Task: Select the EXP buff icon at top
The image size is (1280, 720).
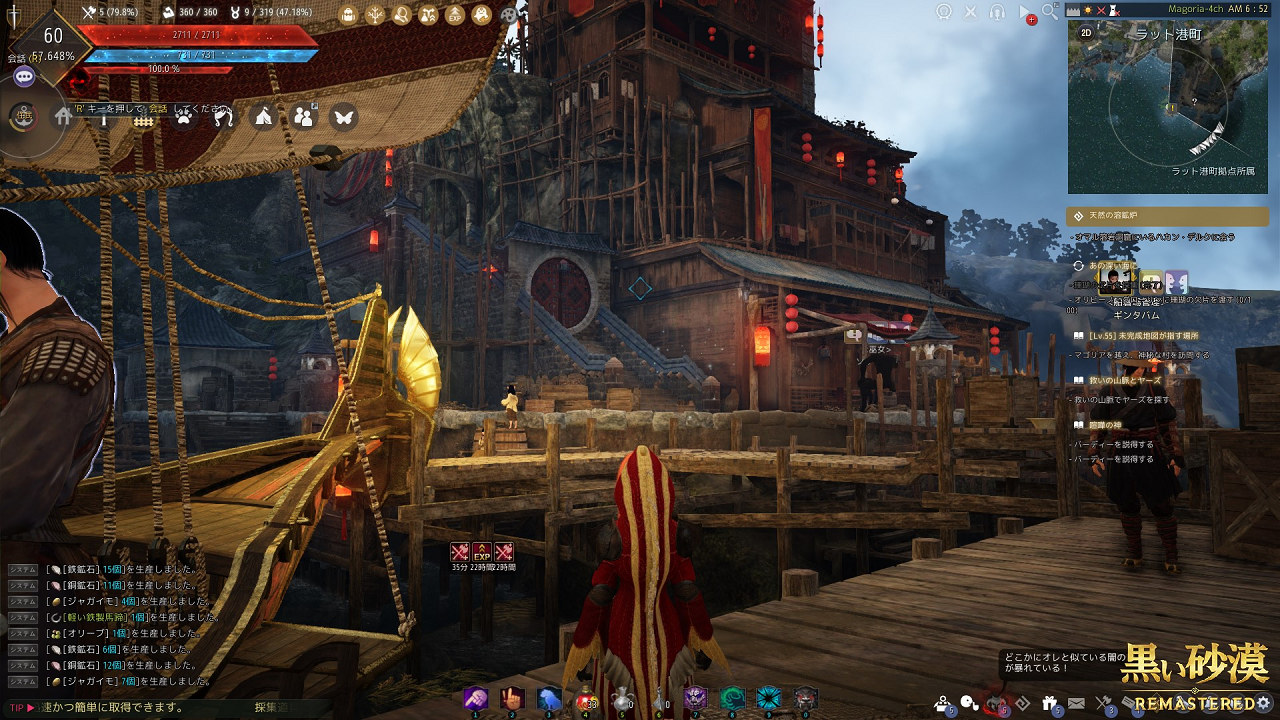Action: click(454, 15)
